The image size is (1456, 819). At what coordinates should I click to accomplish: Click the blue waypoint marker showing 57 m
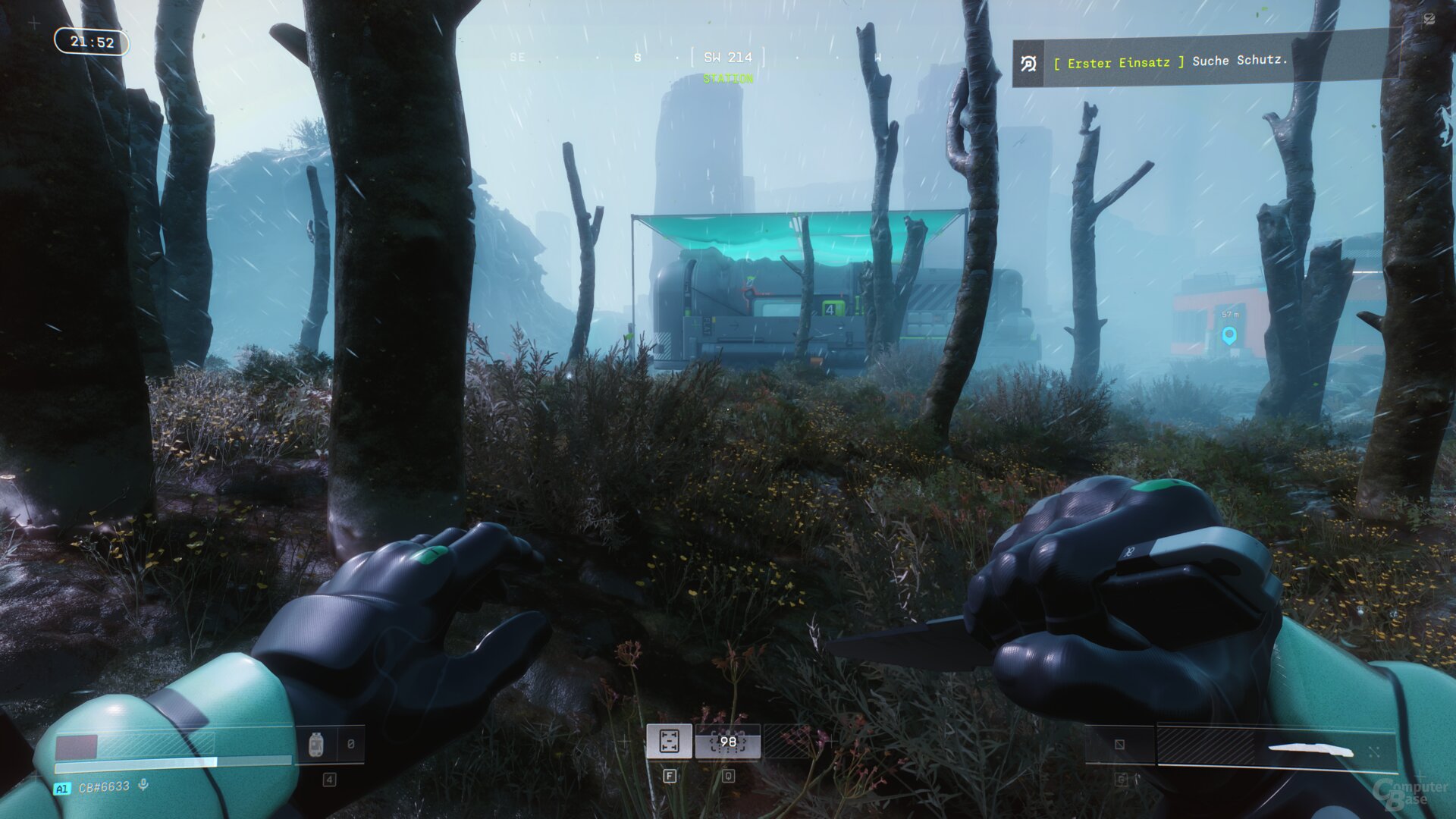click(1229, 334)
